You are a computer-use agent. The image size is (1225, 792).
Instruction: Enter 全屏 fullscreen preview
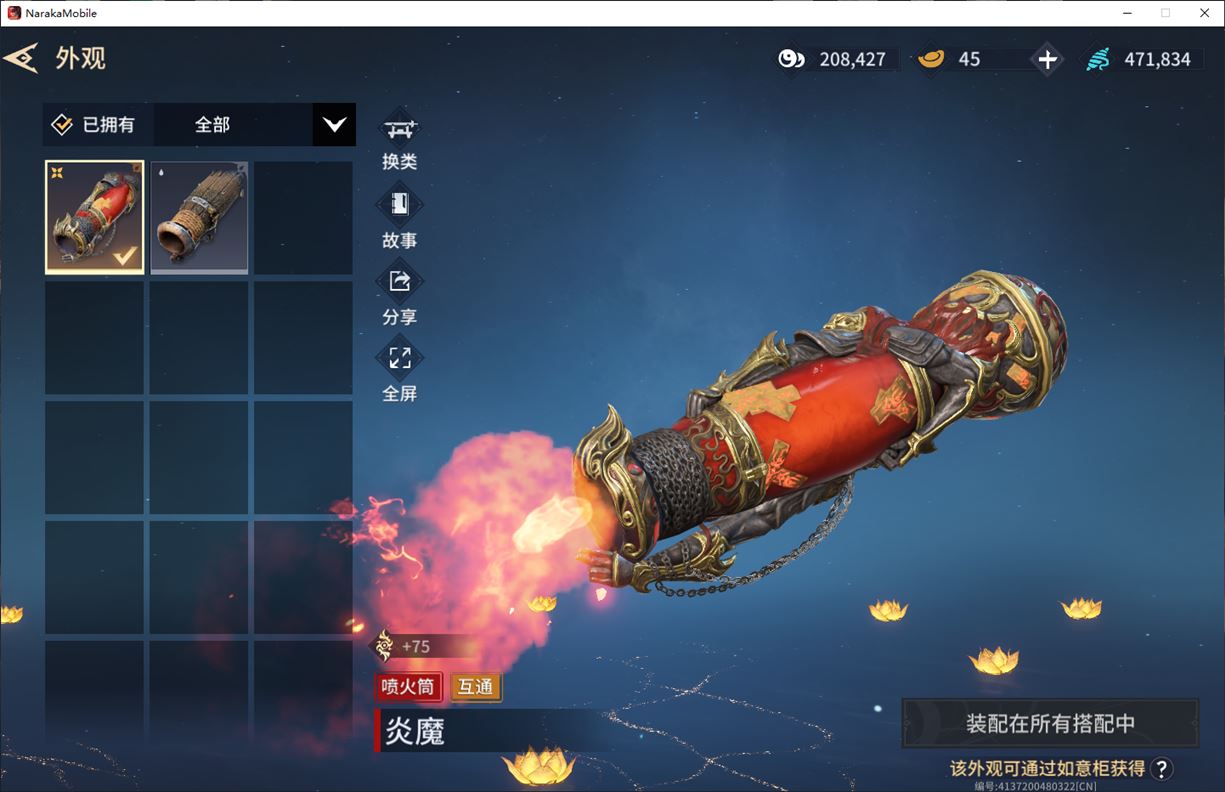(x=400, y=371)
